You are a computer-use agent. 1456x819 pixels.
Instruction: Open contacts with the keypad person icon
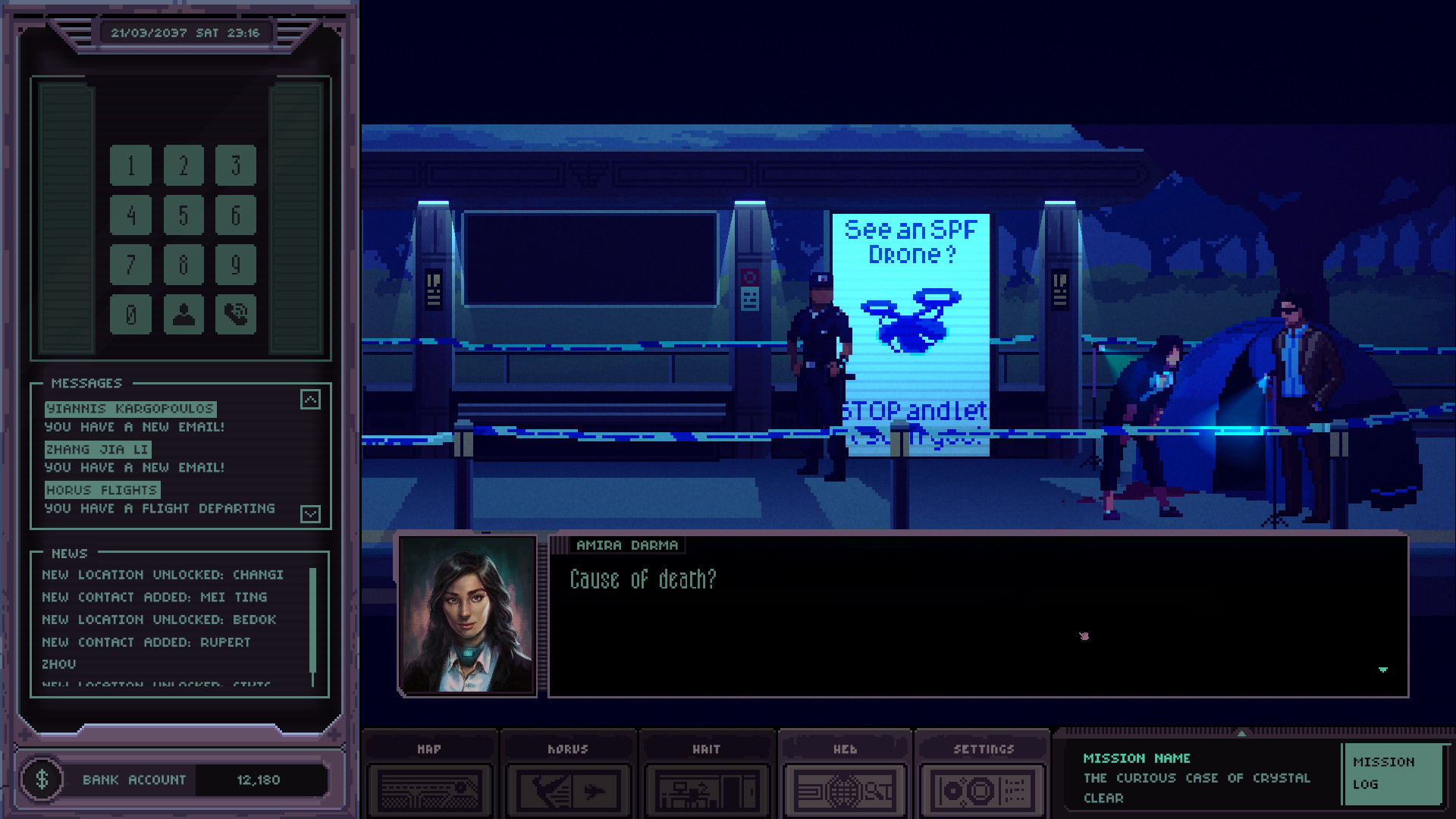183,314
